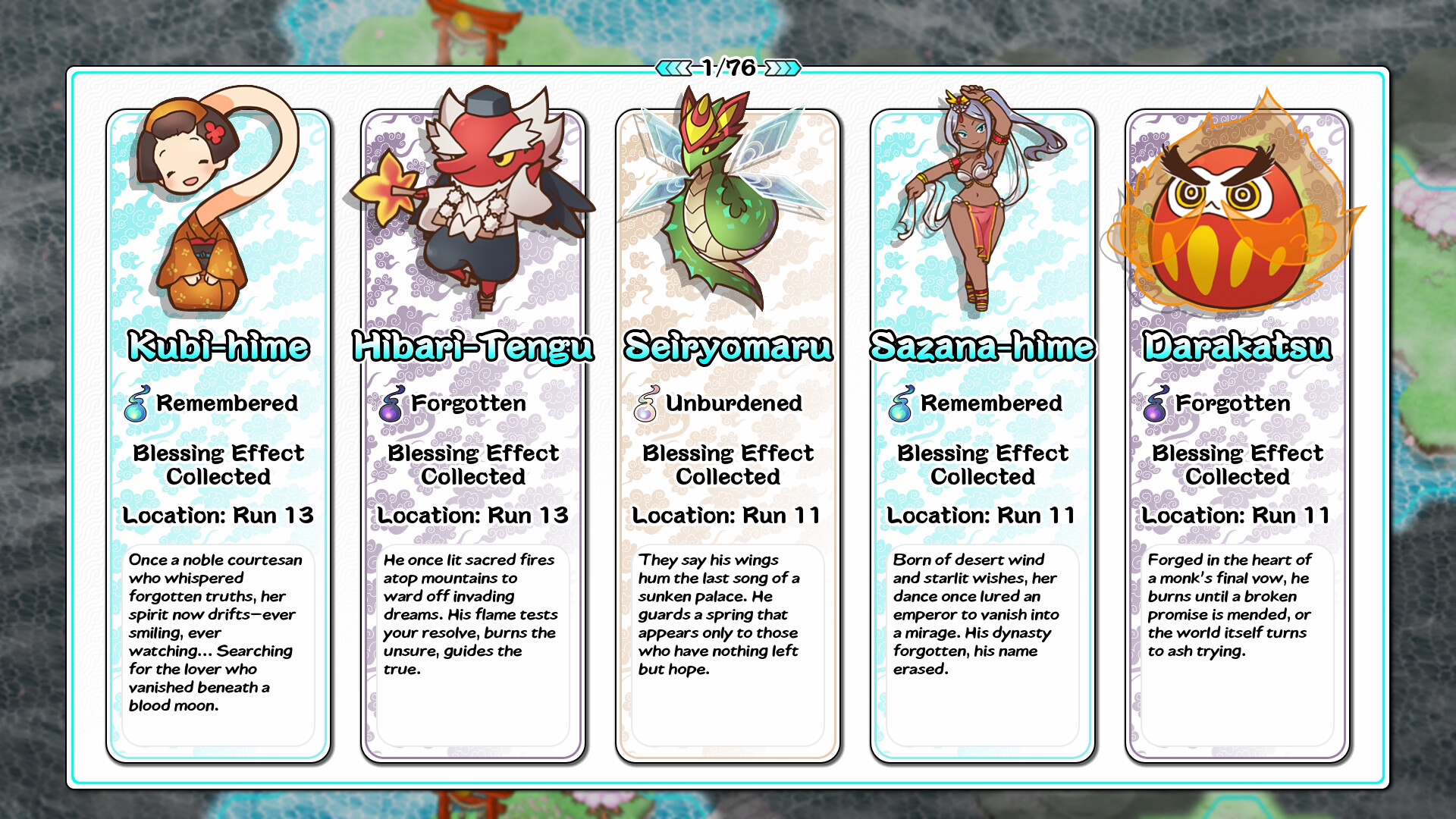This screenshot has height=819, width=1456.
Task: Click the Sazana-hime name heading
Action: pyautogui.click(x=981, y=348)
